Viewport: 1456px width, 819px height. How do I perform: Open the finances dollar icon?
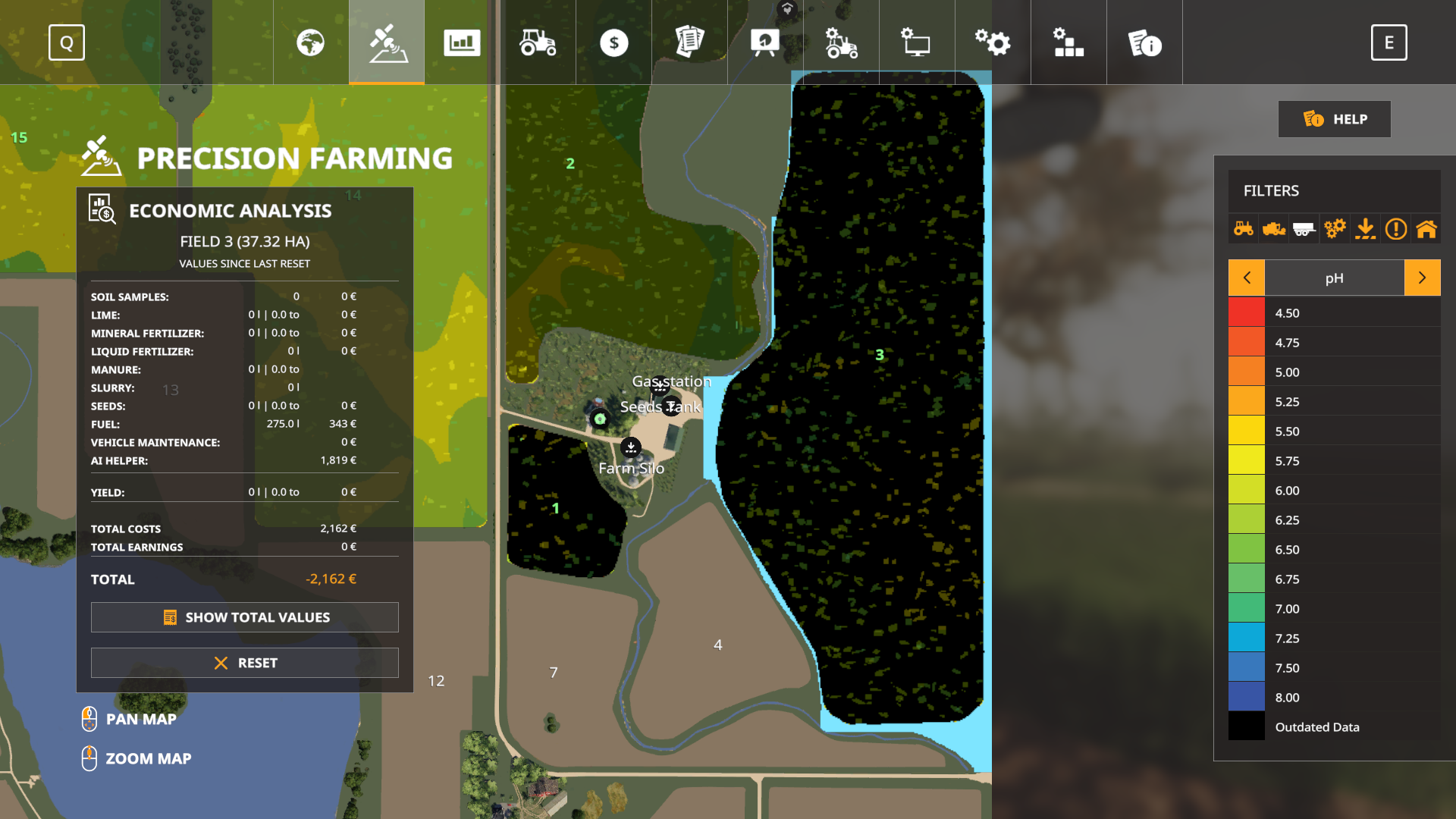click(x=614, y=42)
